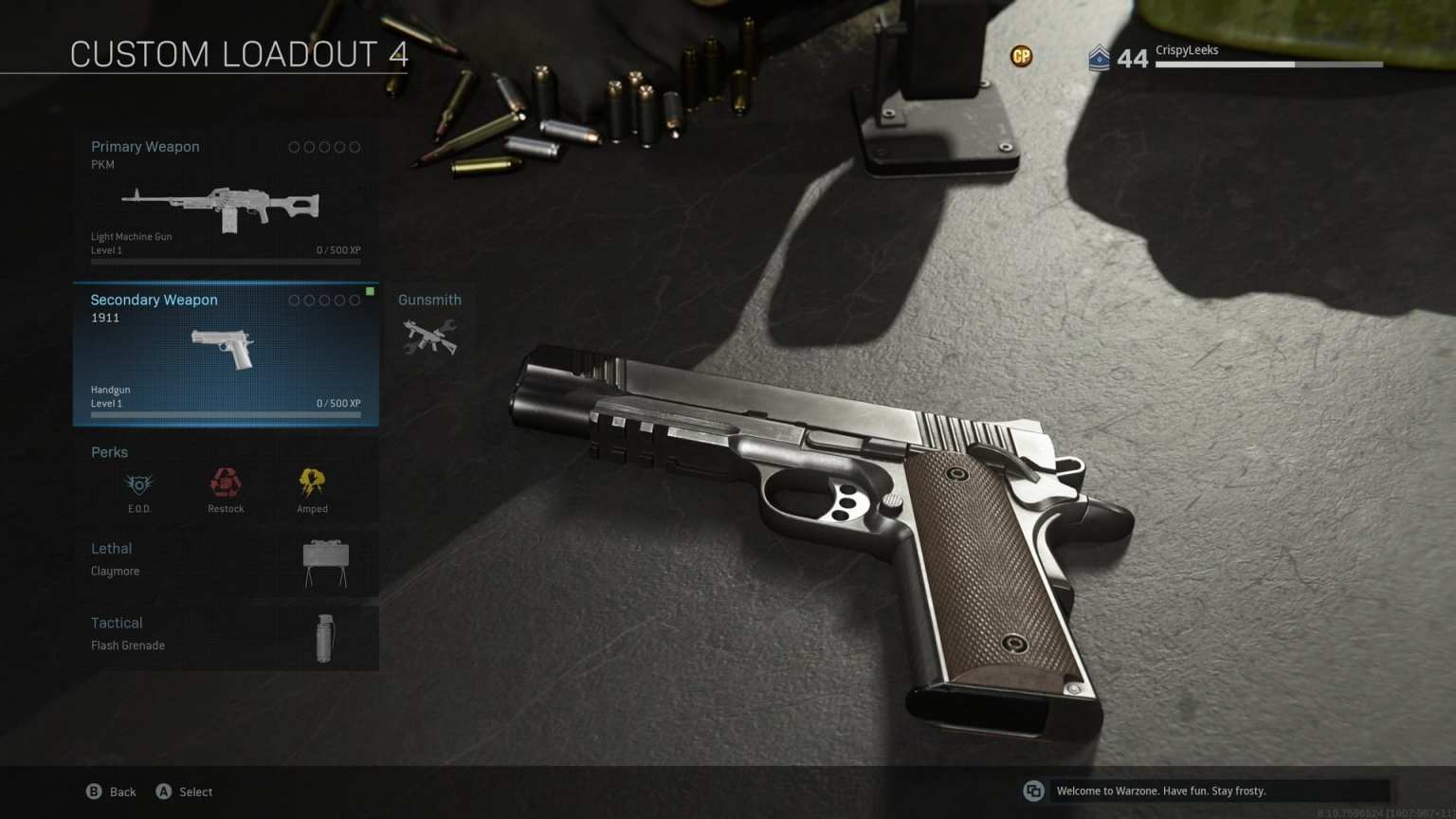Click the player rank emblem
The image size is (1456, 819).
[x=1100, y=59]
